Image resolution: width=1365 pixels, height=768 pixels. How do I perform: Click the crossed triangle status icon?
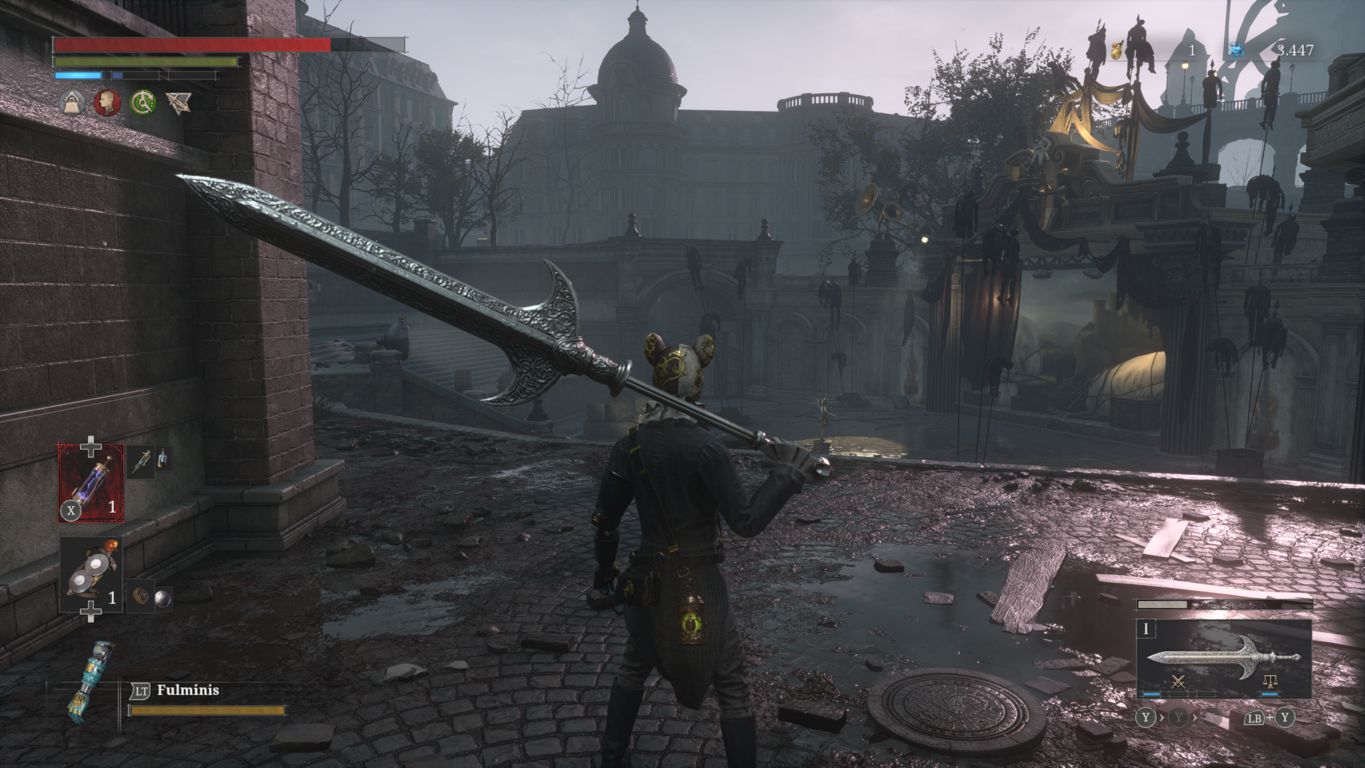click(179, 103)
